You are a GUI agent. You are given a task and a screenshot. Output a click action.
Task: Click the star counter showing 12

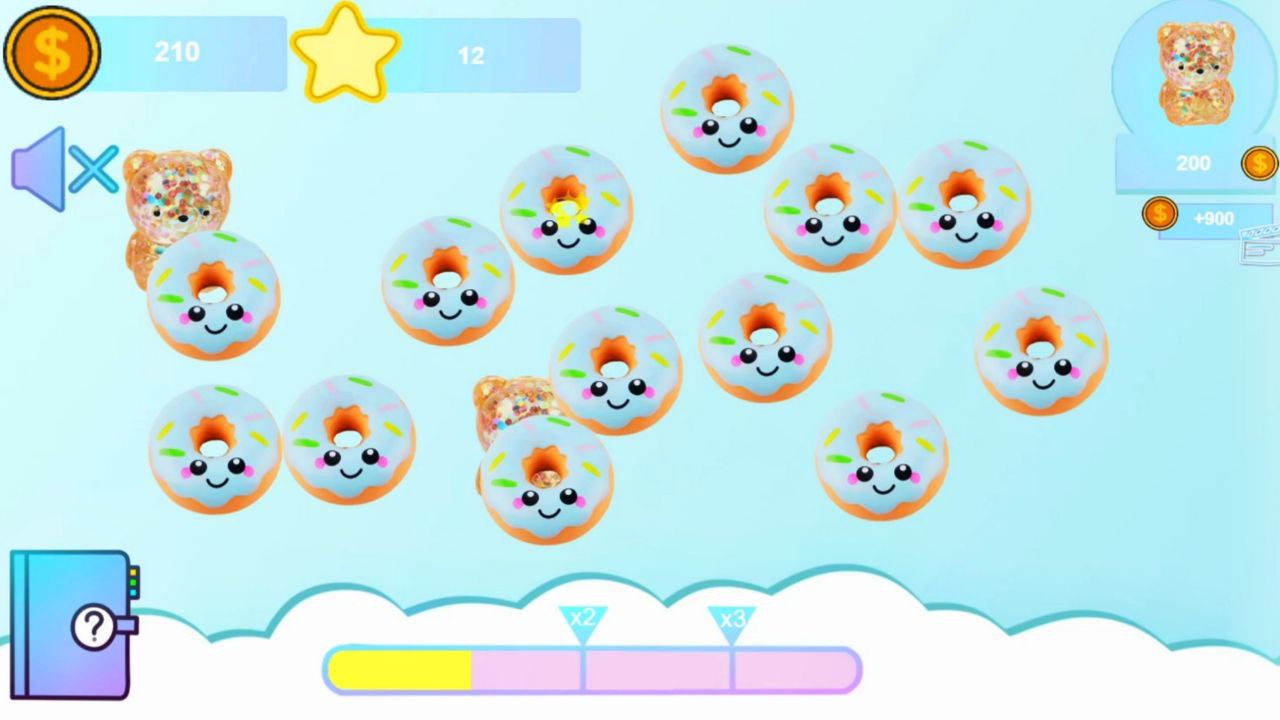[x=472, y=55]
